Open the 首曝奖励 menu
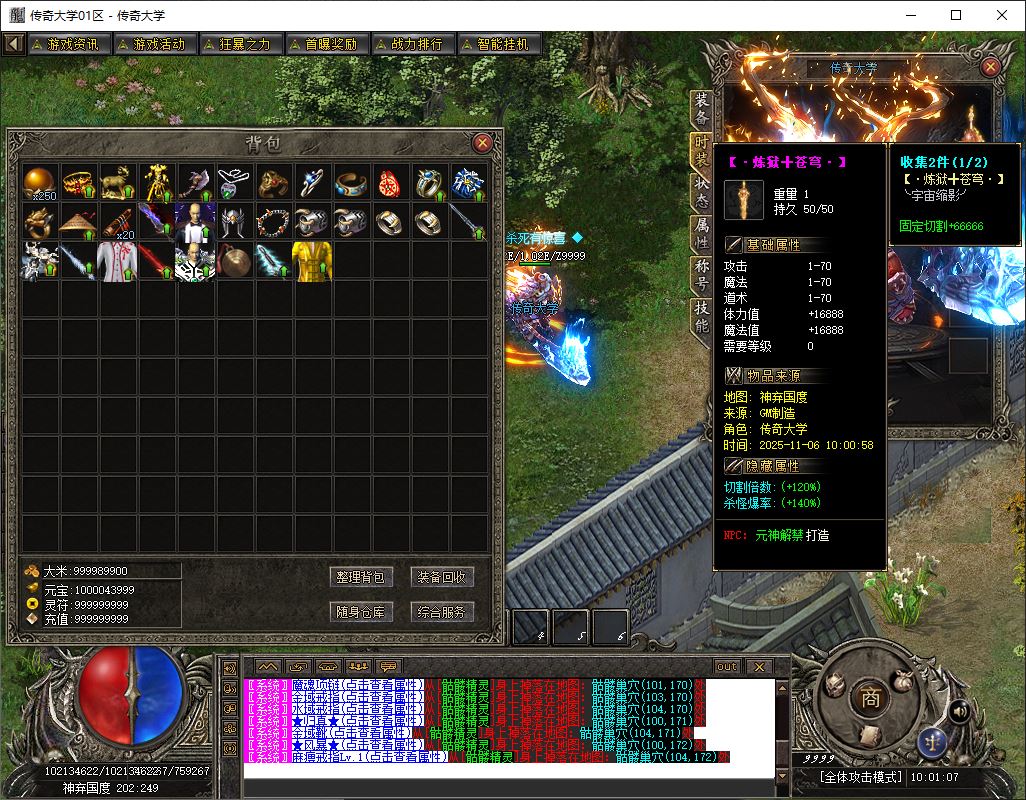The height and width of the screenshot is (800, 1026). click(324, 44)
